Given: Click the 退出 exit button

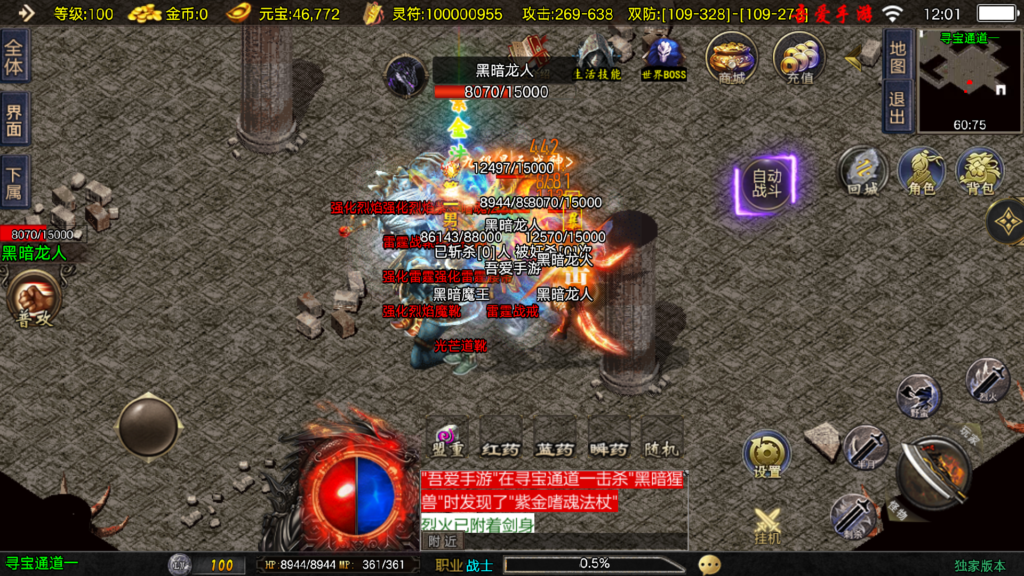Looking at the screenshot, I should (897, 108).
